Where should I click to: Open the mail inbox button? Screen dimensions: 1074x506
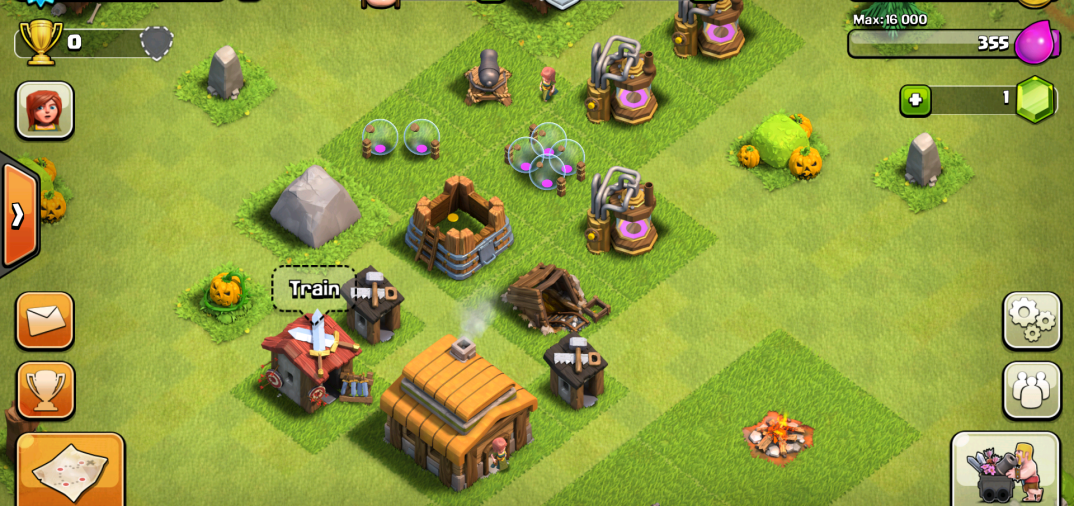click(45, 320)
